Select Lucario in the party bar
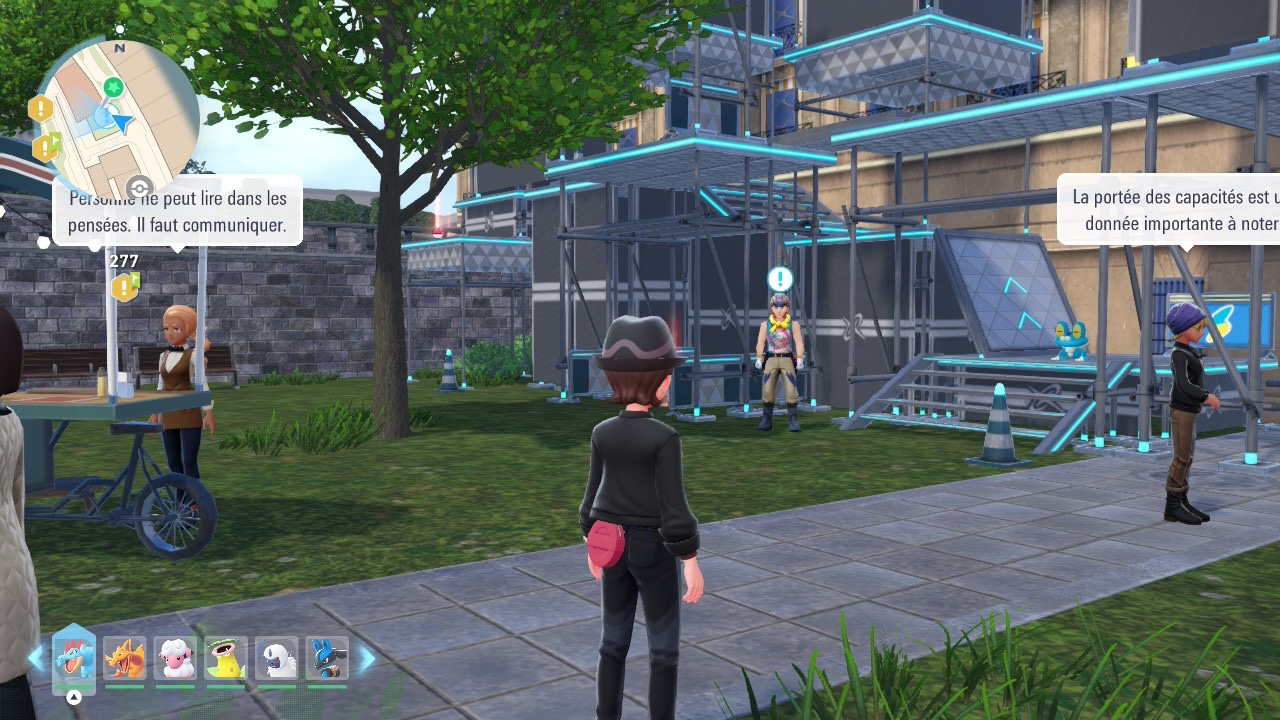Viewport: 1280px width, 720px height. click(x=327, y=659)
